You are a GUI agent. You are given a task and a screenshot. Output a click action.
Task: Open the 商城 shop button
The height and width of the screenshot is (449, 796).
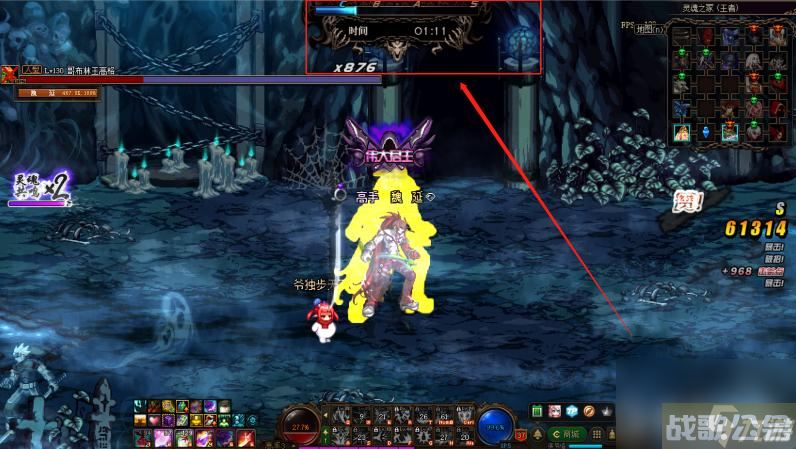pyautogui.click(x=569, y=434)
